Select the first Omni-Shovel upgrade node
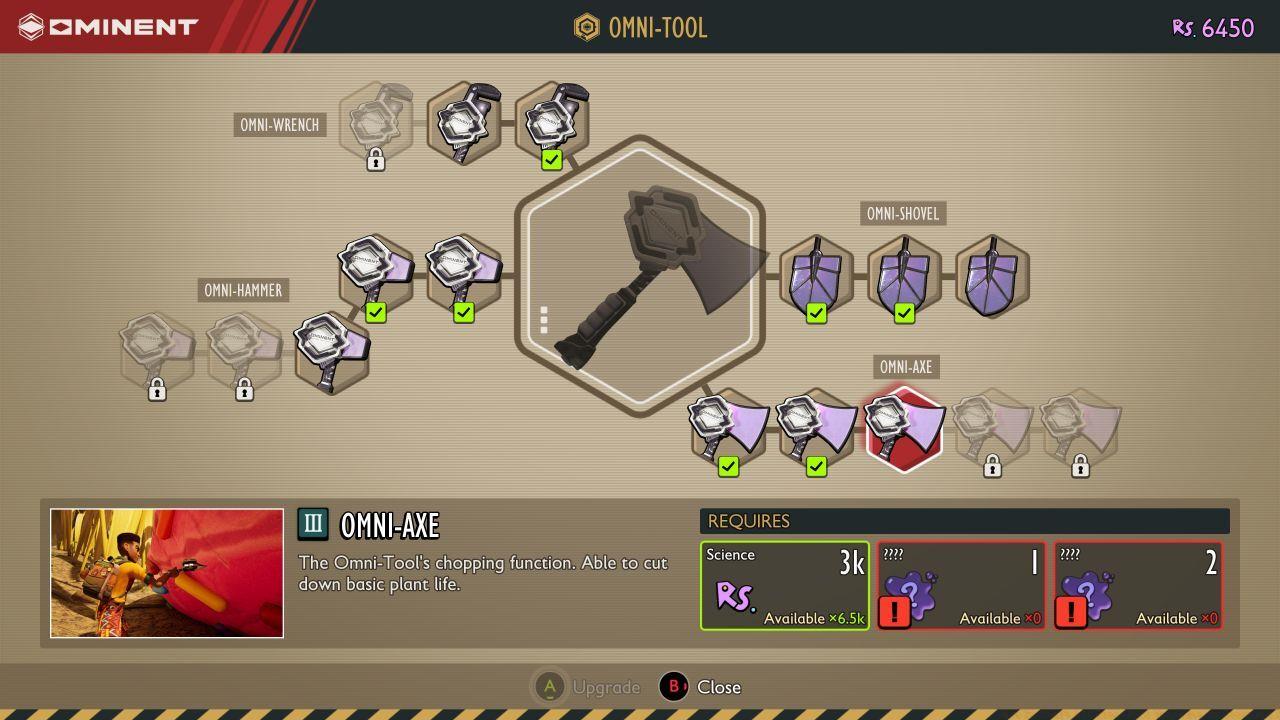 (816, 278)
